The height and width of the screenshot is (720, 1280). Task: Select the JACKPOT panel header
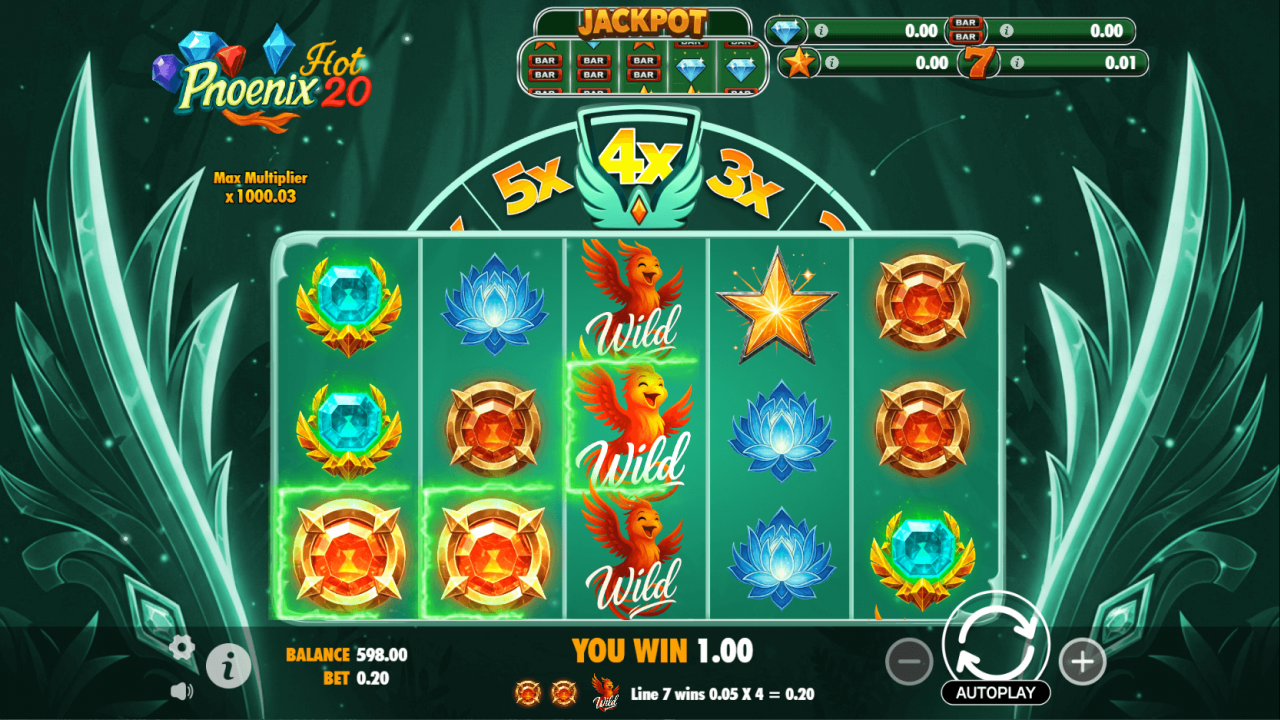tap(644, 20)
